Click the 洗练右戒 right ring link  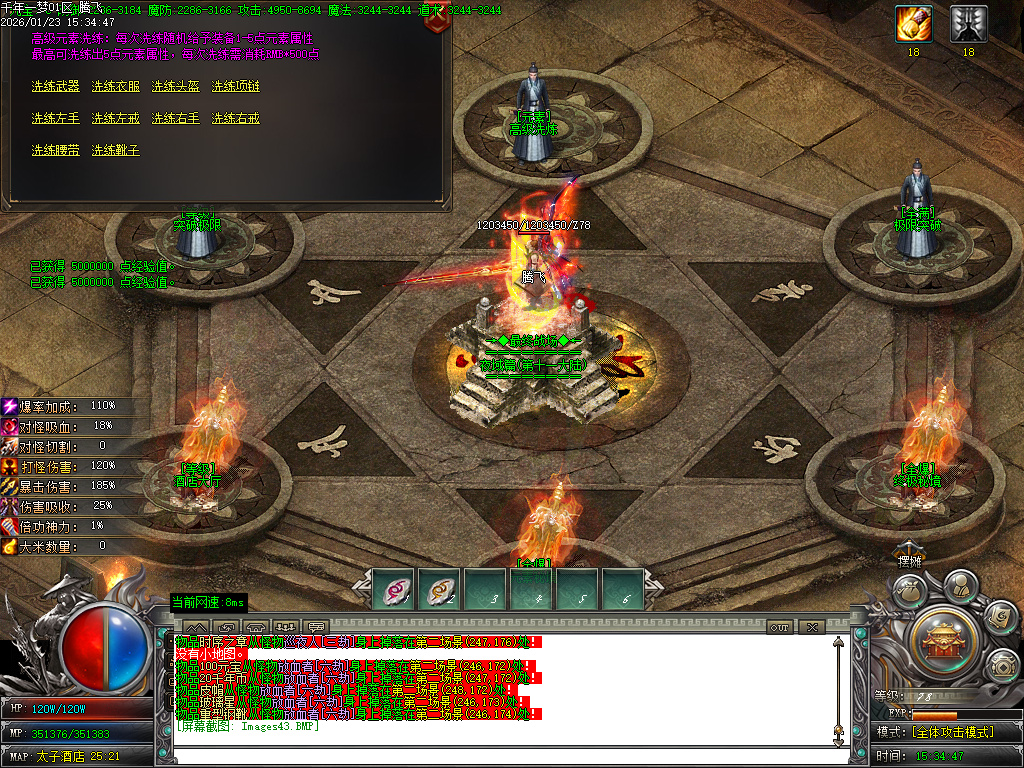pyautogui.click(x=235, y=119)
